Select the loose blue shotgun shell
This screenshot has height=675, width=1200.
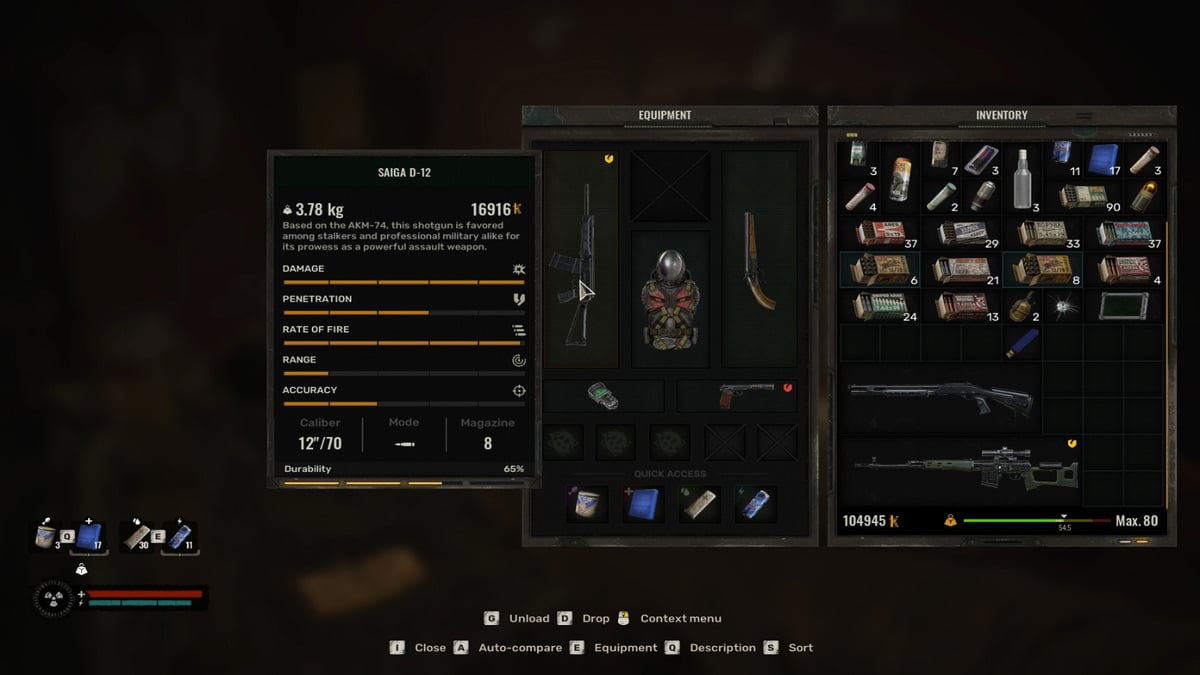[1022, 345]
